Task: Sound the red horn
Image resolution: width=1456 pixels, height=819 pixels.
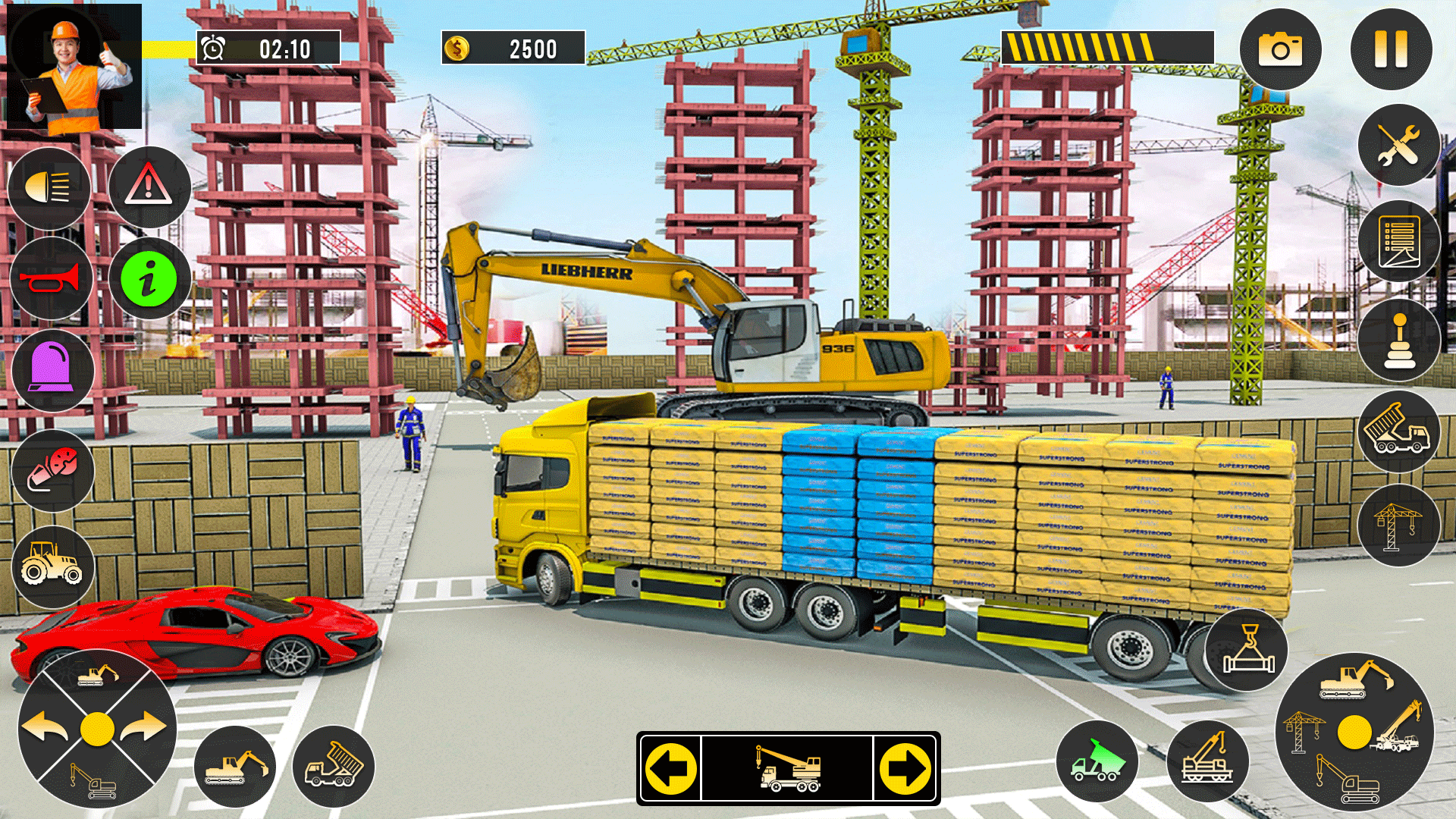Action: click(x=51, y=279)
